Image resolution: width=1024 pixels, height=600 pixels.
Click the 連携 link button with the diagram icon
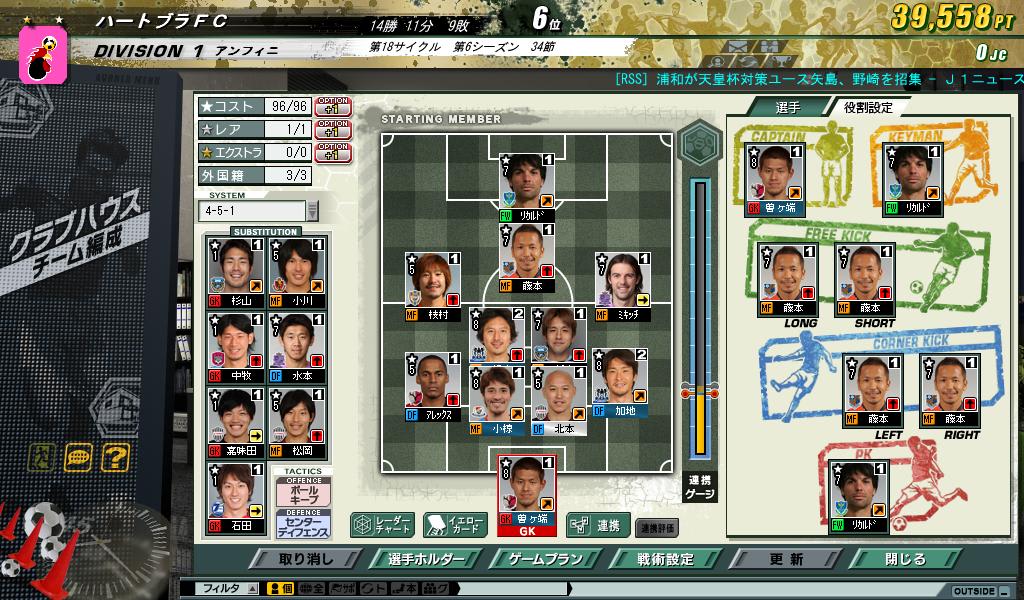(597, 524)
